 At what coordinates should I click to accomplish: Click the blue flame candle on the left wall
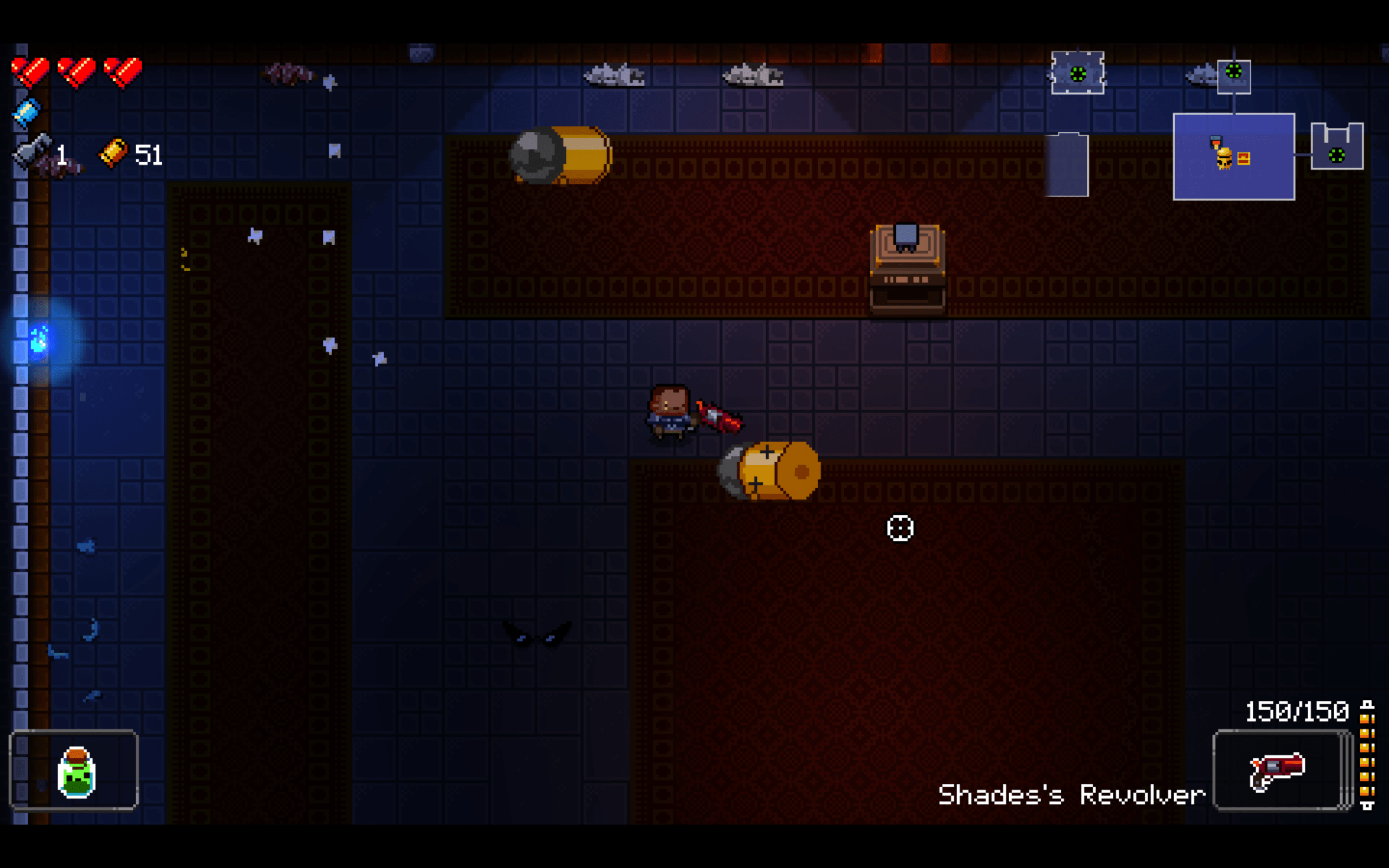[x=39, y=340]
